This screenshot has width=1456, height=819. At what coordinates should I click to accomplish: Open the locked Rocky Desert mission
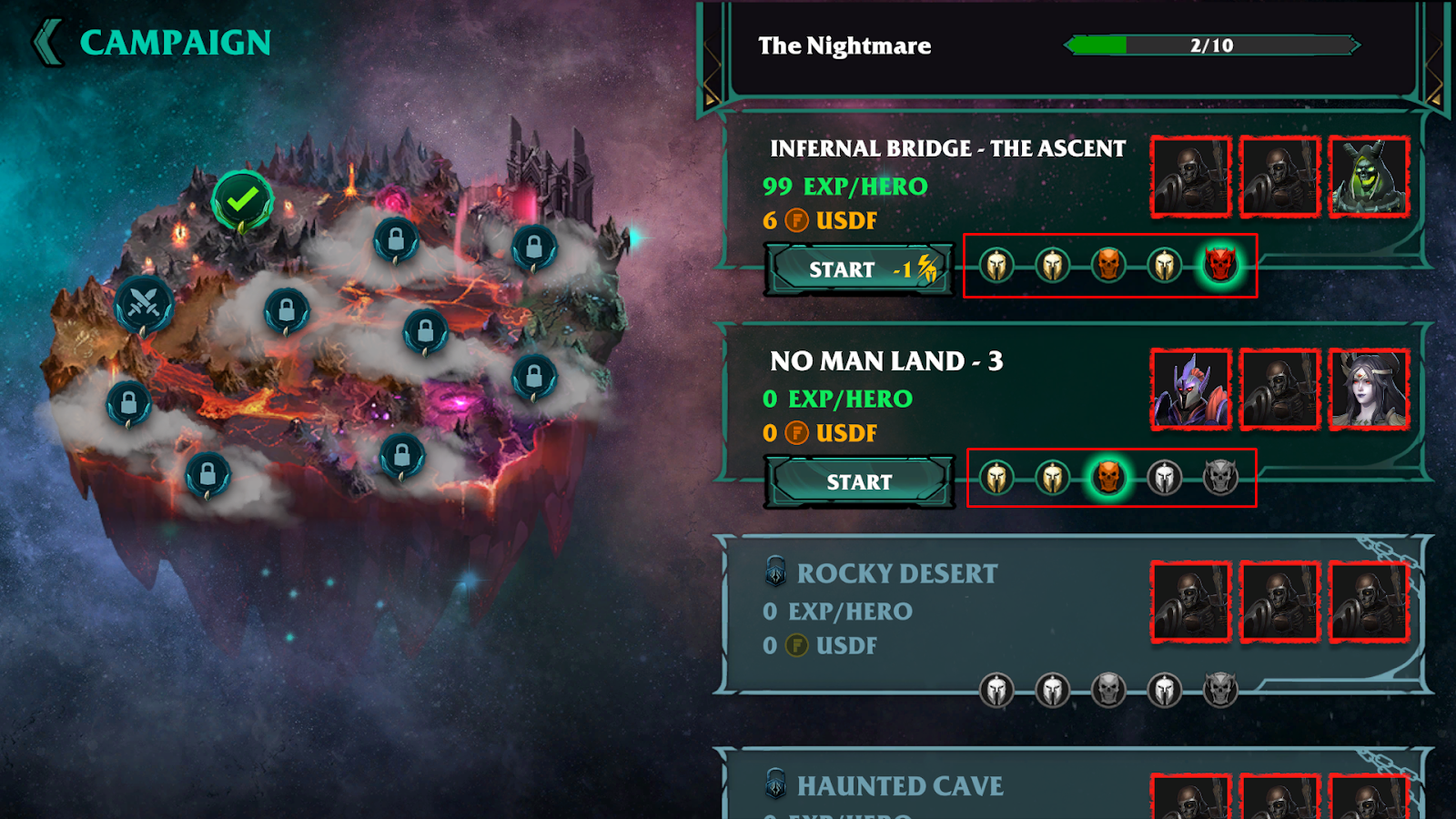[x=896, y=574]
